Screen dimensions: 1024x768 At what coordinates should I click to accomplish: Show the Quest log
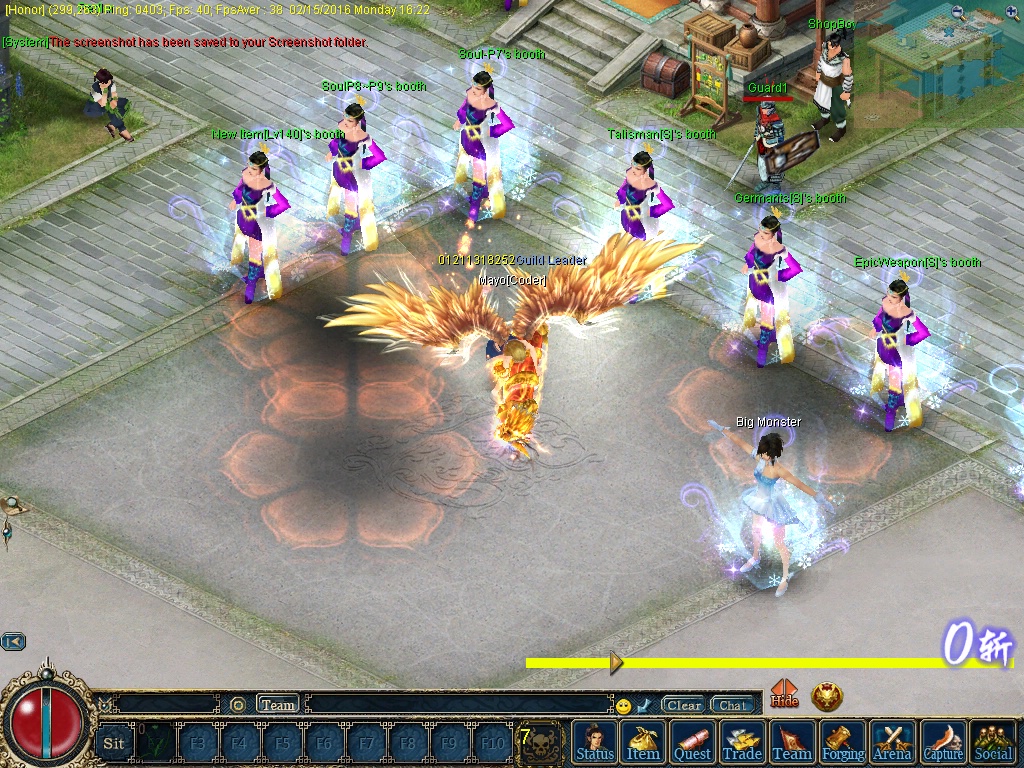point(693,742)
